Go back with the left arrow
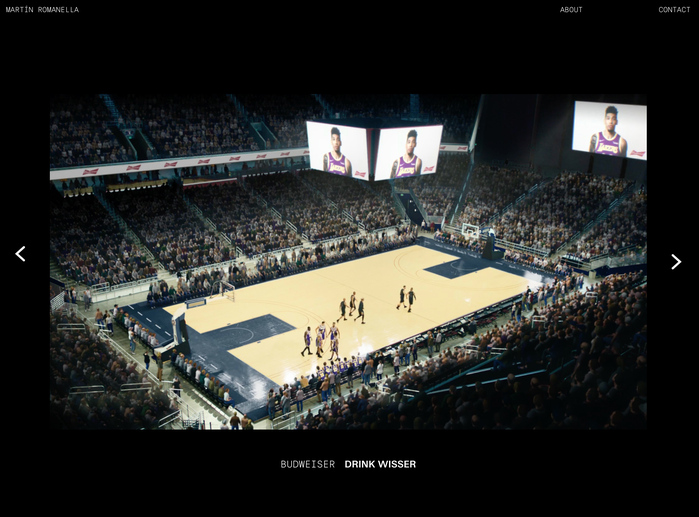This screenshot has height=517, width=699. [x=20, y=254]
